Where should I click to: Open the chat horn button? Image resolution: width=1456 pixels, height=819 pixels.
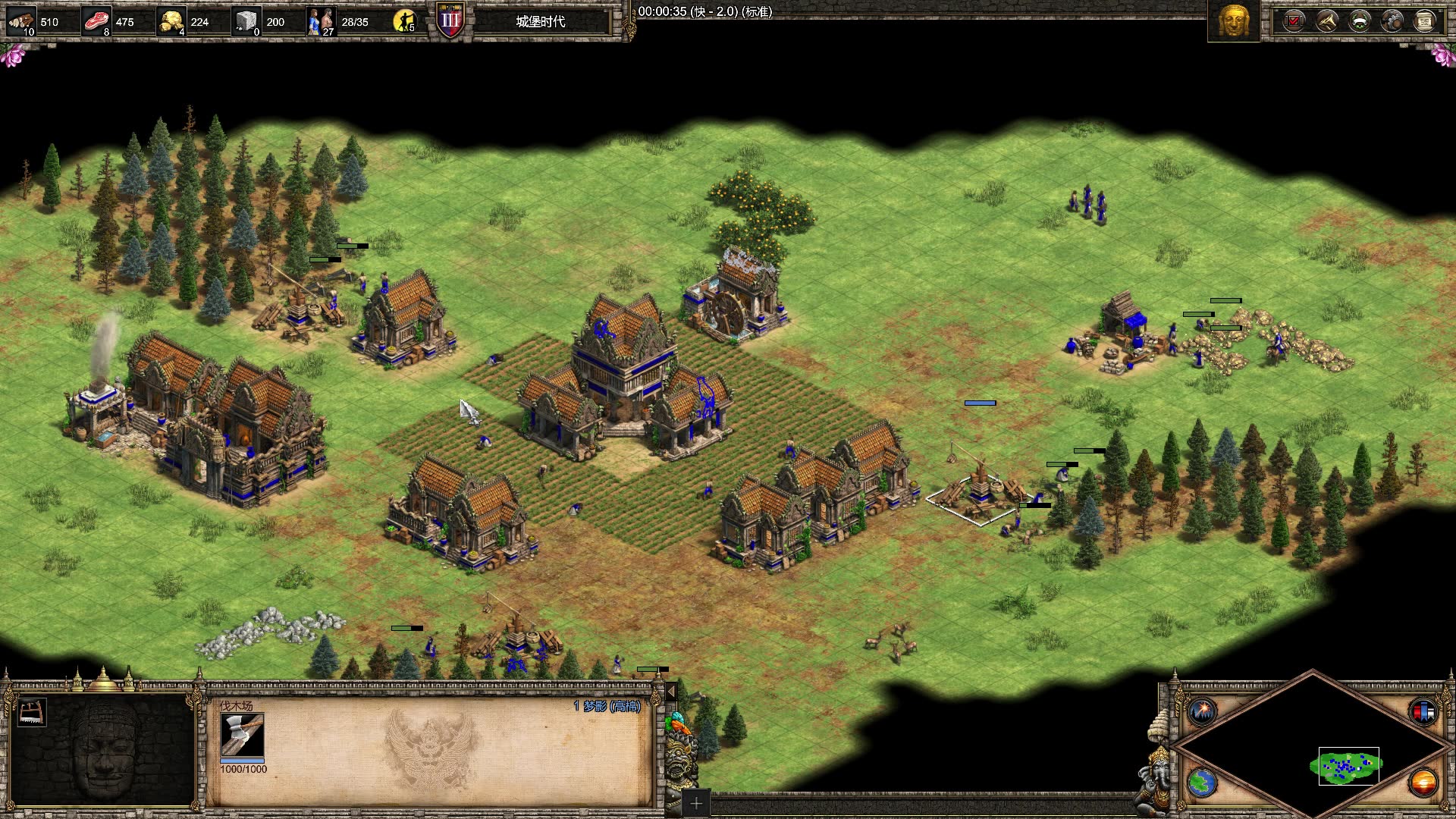pos(1326,21)
